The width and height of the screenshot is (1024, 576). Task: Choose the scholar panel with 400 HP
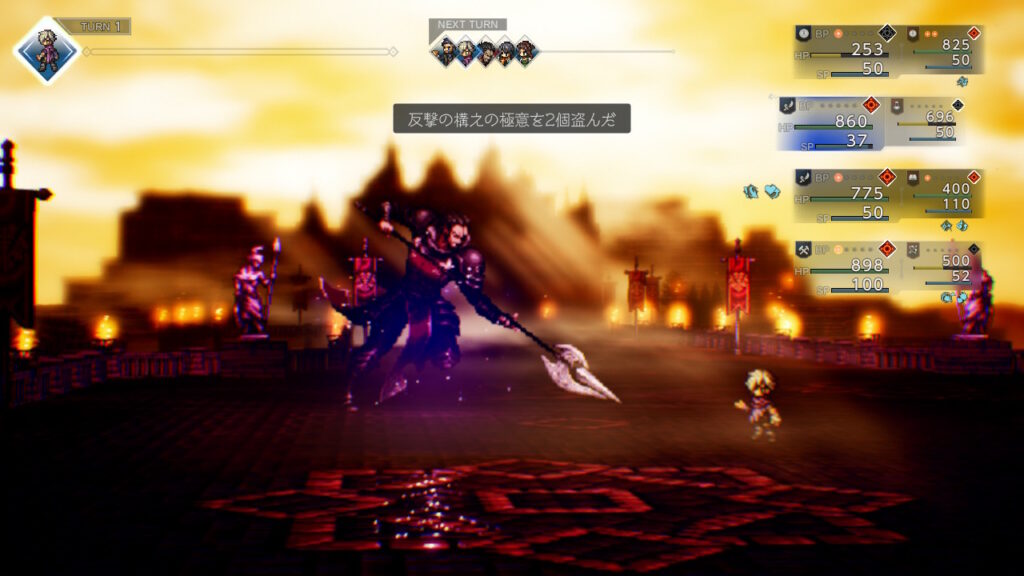tap(944, 195)
